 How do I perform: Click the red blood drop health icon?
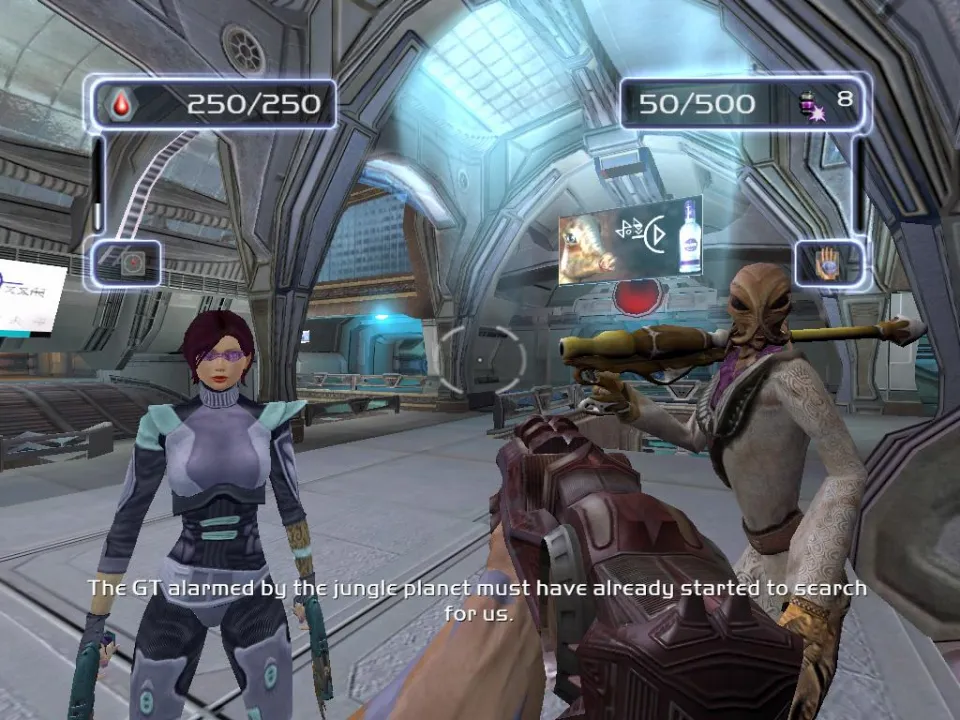click(121, 103)
